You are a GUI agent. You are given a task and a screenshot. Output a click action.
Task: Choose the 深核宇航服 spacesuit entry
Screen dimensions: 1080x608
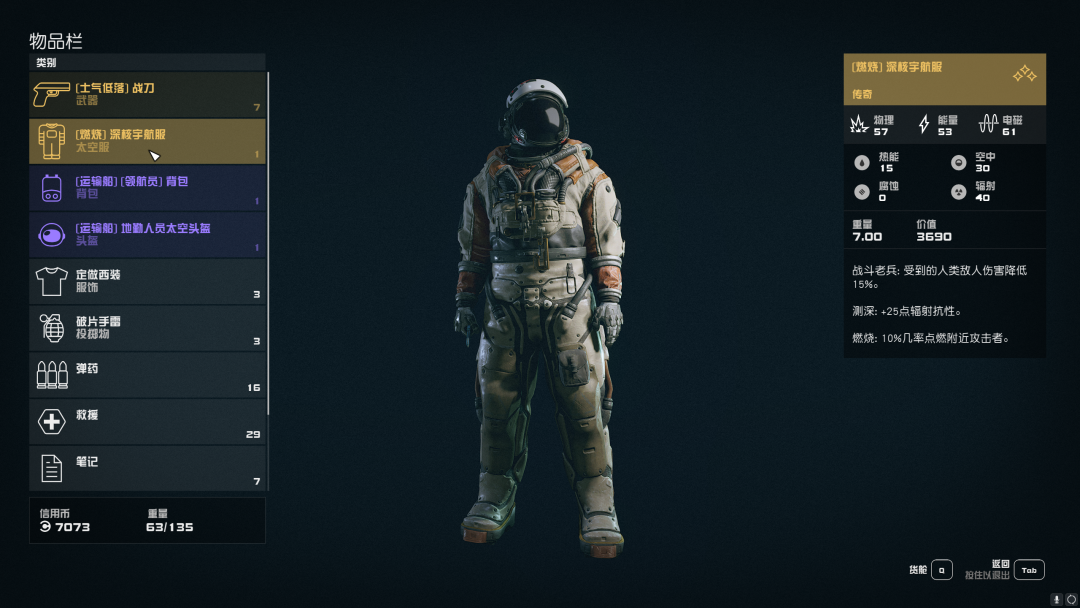click(148, 141)
